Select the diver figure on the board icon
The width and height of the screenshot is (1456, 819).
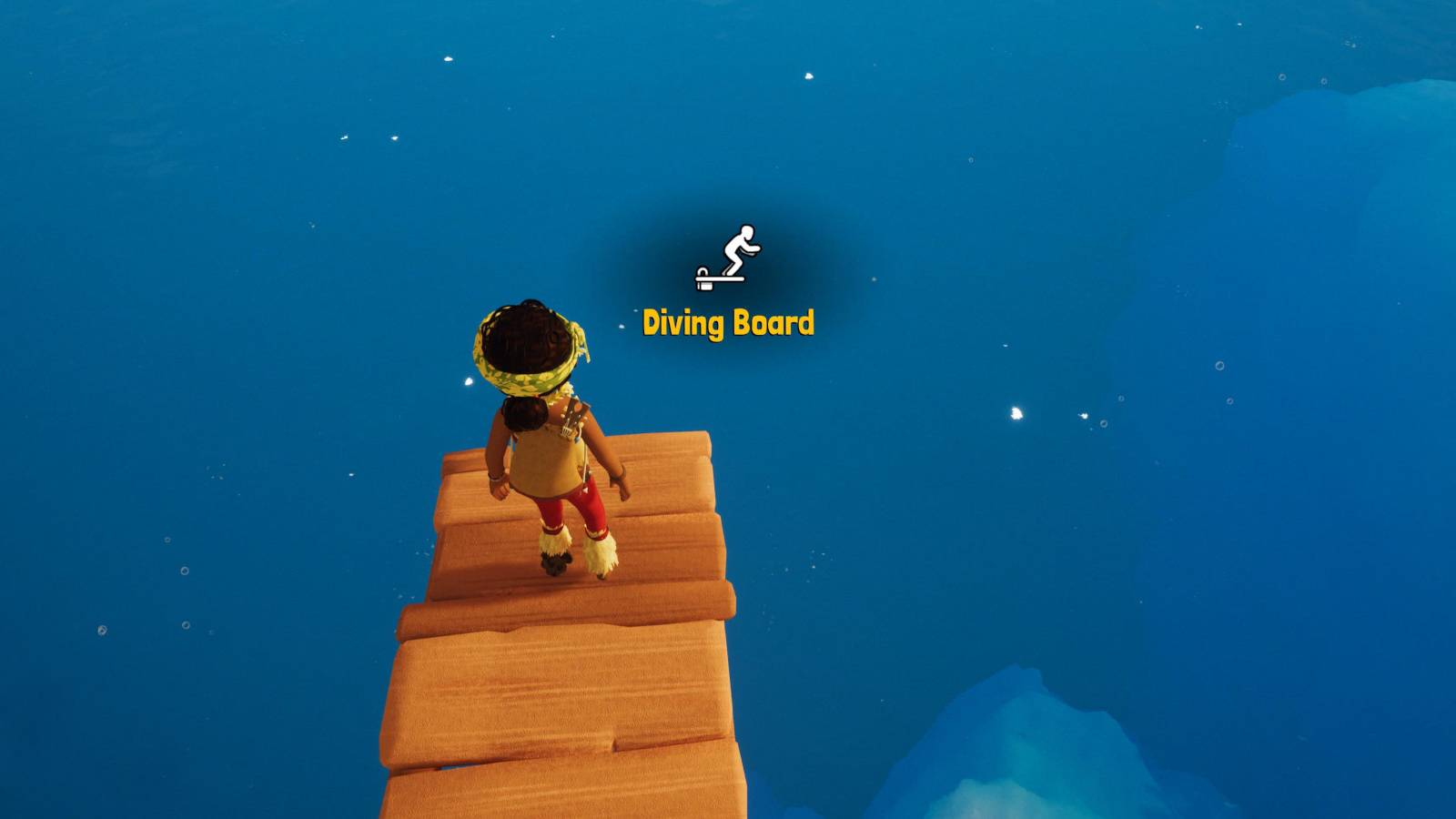click(x=742, y=248)
